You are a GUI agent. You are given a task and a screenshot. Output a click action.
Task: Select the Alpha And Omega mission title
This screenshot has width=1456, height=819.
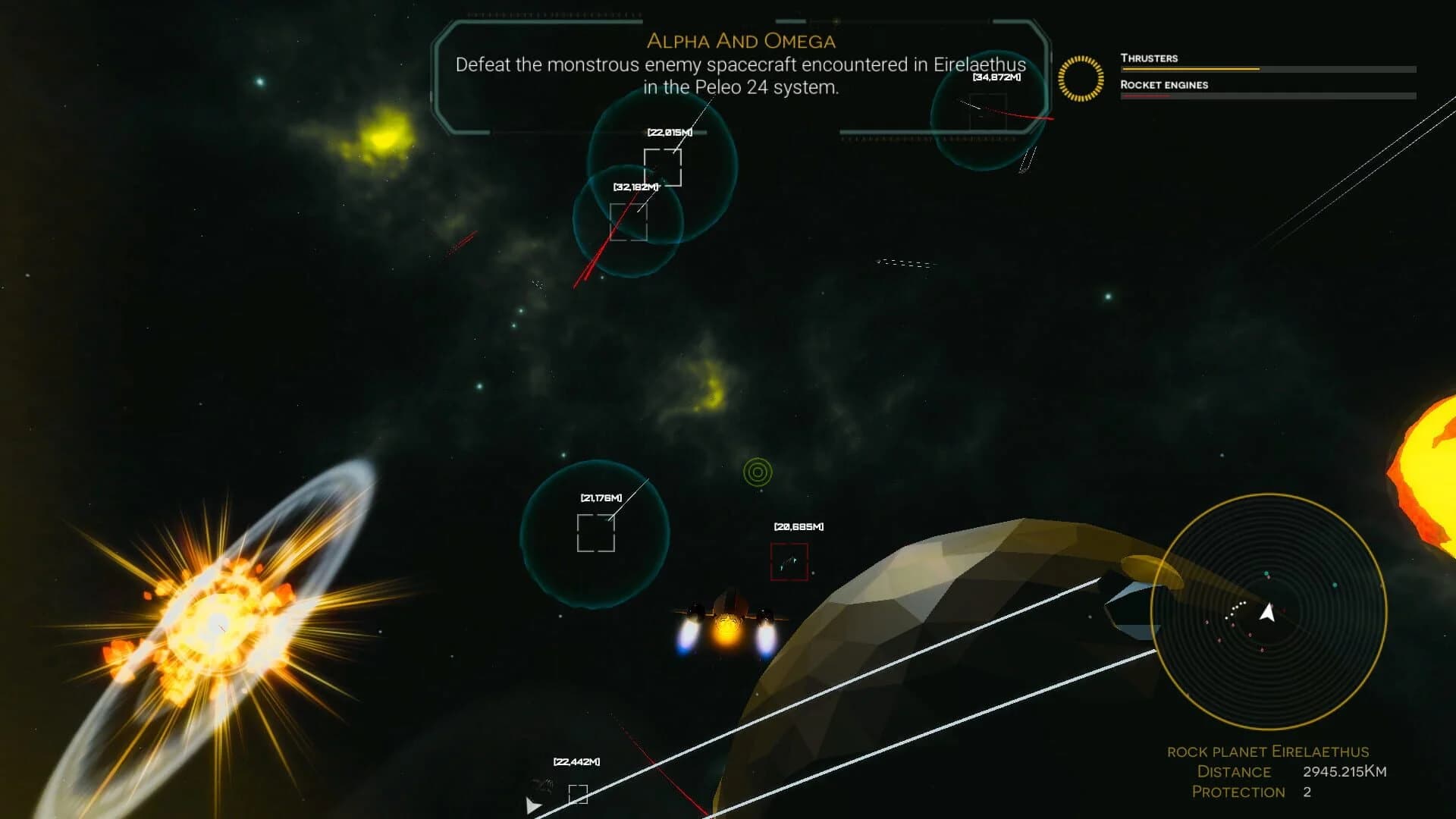pos(741,41)
